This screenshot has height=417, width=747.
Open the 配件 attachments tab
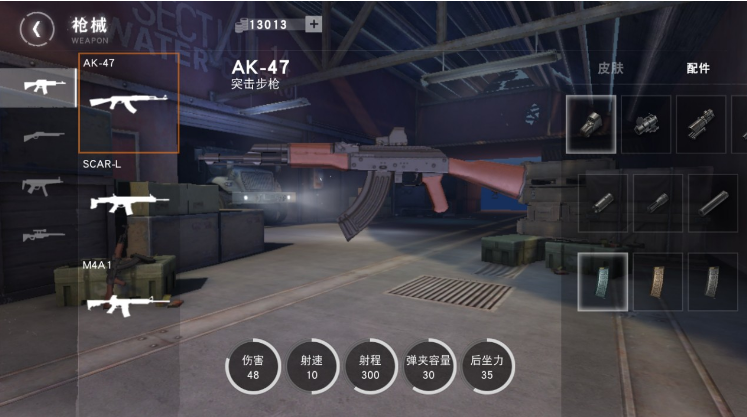(698, 68)
